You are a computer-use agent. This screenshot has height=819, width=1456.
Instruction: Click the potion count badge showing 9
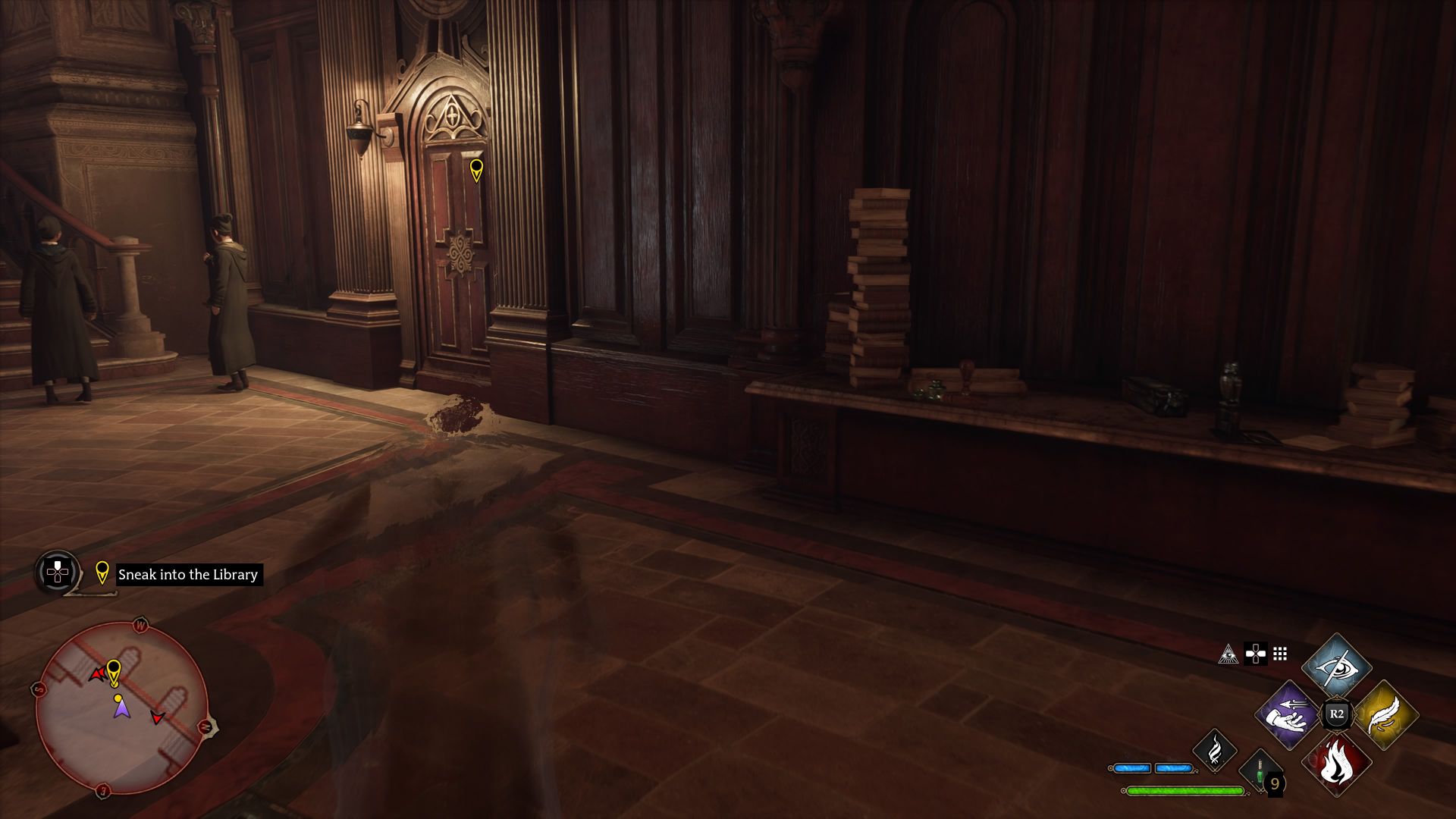tap(1276, 784)
